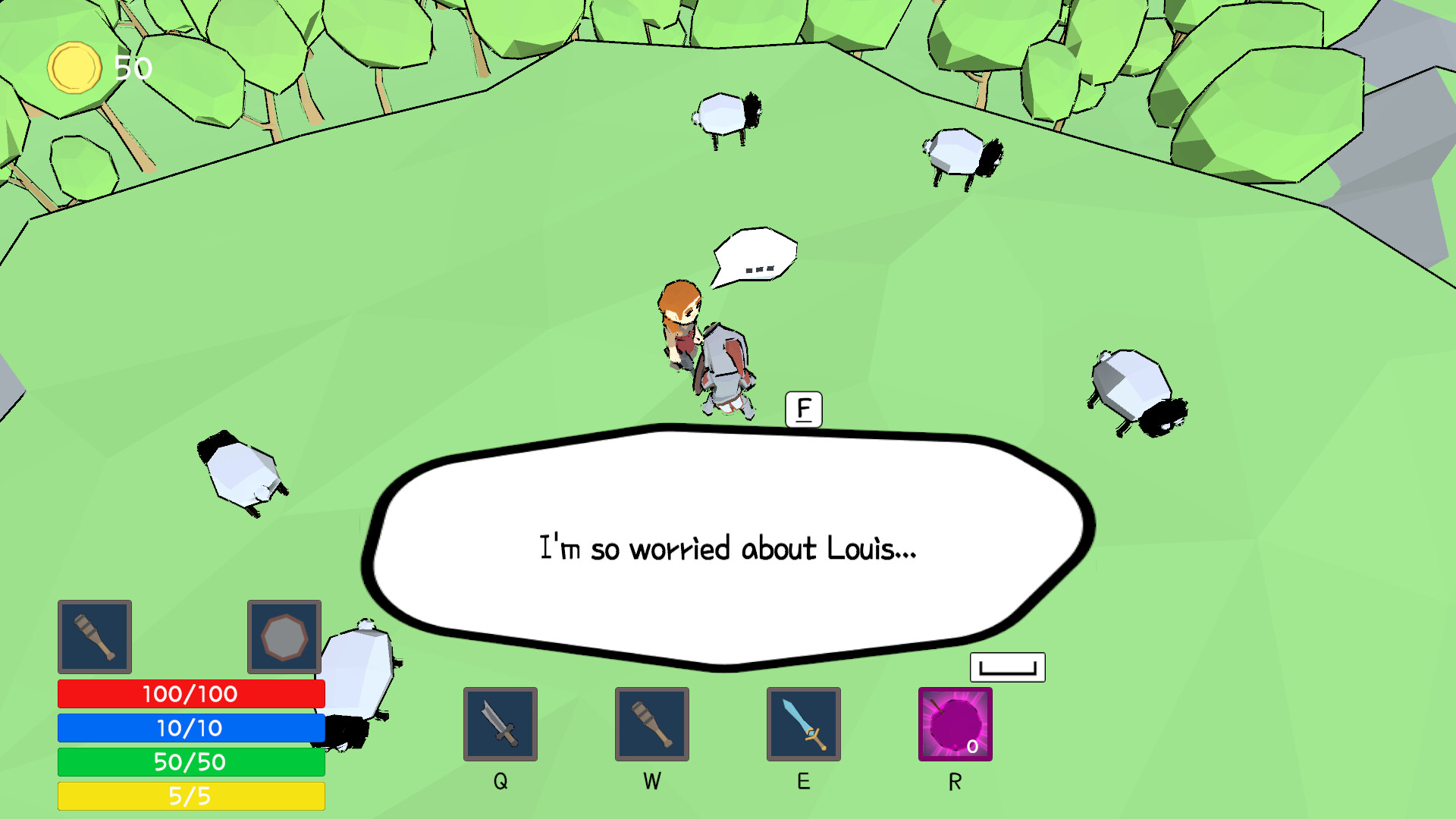1456x819 pixels.
Task: Click the red health bar showing 100/100
Action: [190, 693]
